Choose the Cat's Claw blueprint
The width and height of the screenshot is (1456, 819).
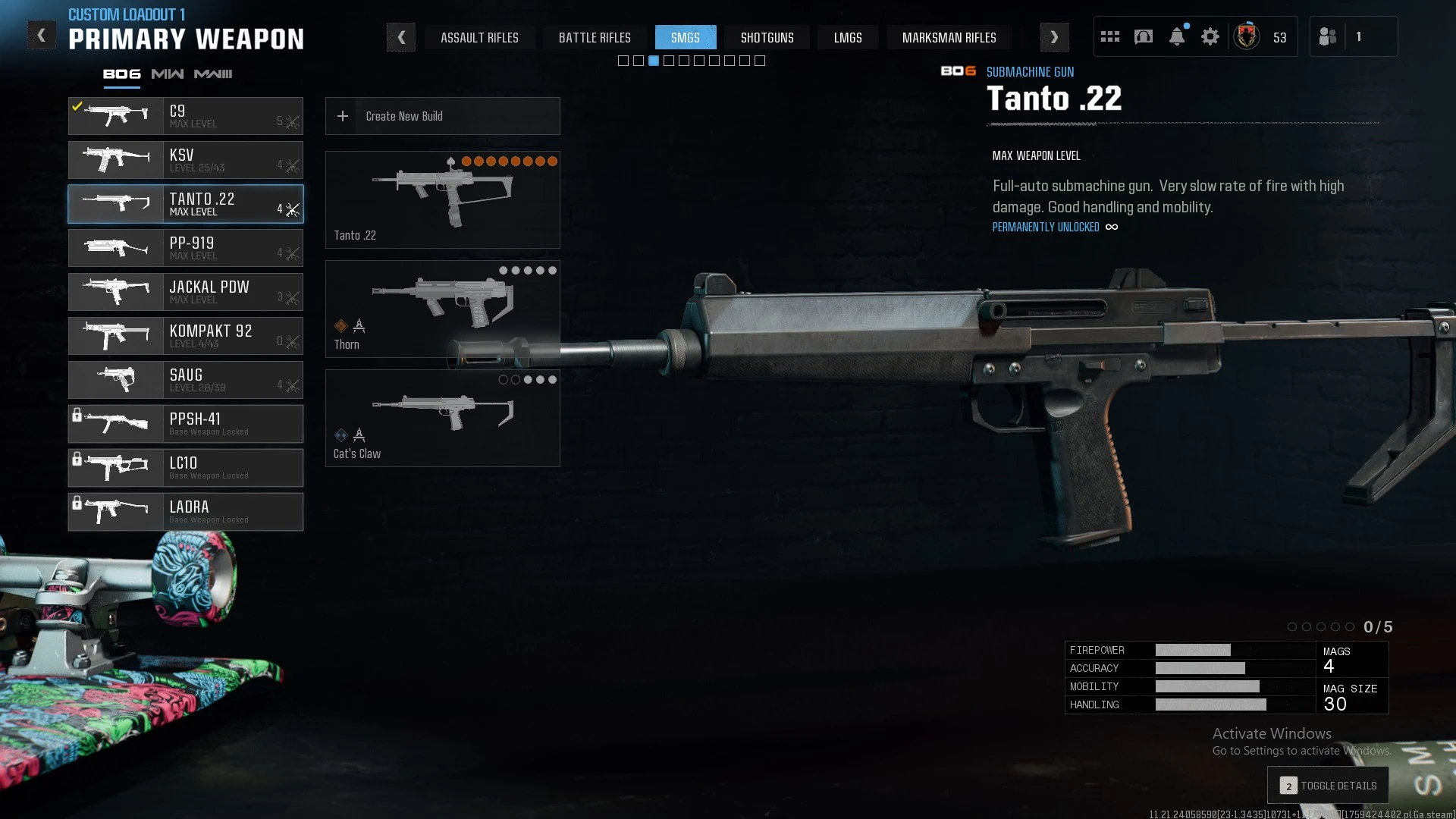tap(442, 418)
